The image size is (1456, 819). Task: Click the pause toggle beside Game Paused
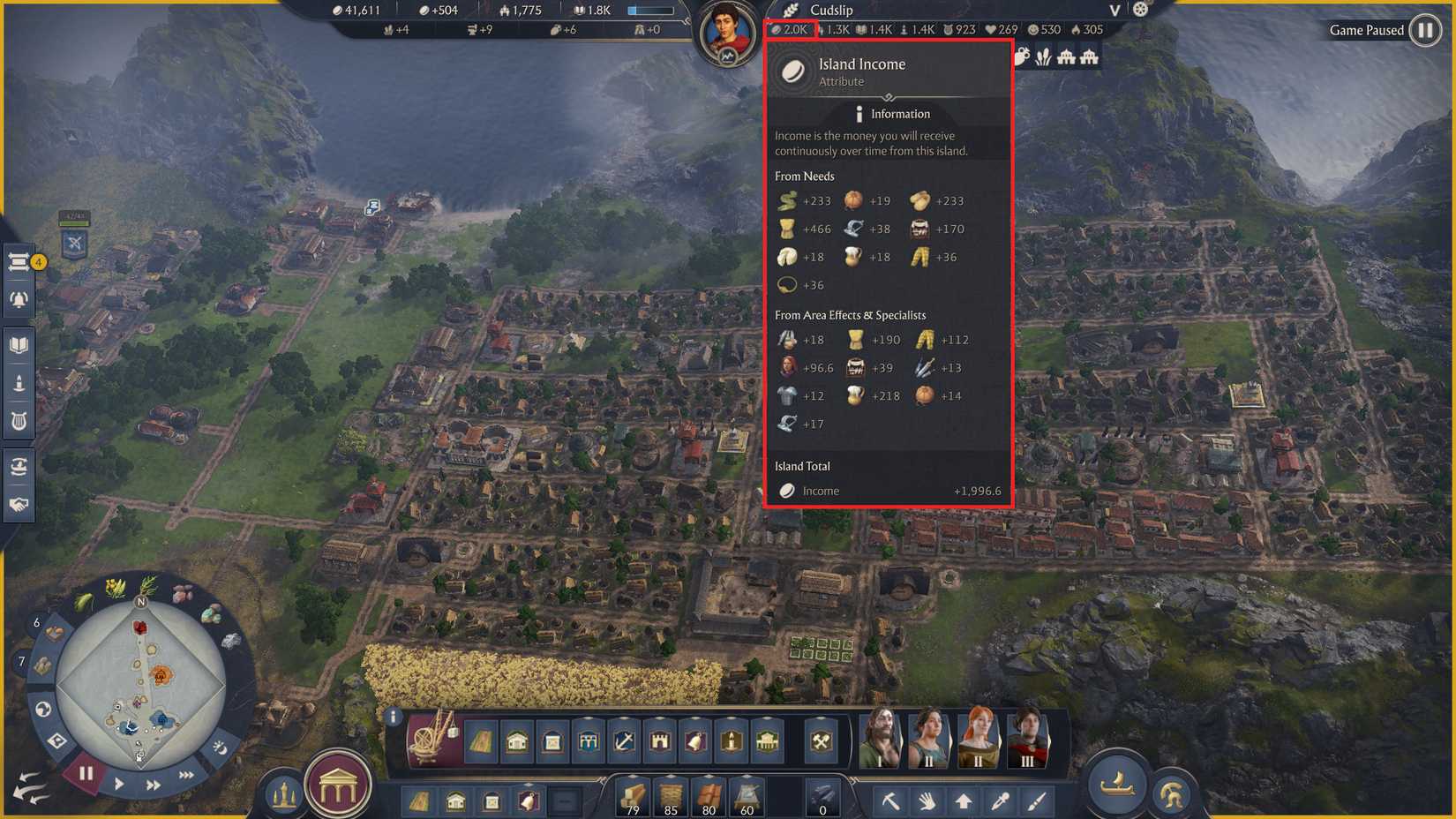point(1426,30)
